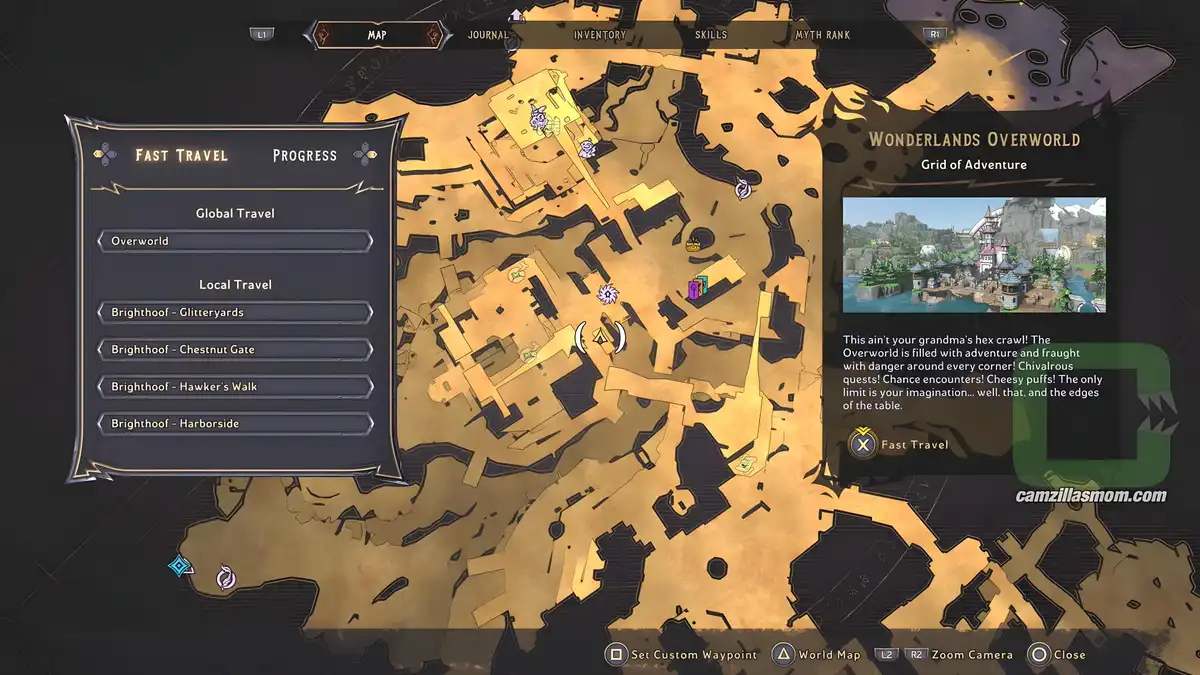Image resolution: width=1200 pixels, height=675 pixels.
Task: Click the player position arrow on map
Action: [601, 338]
